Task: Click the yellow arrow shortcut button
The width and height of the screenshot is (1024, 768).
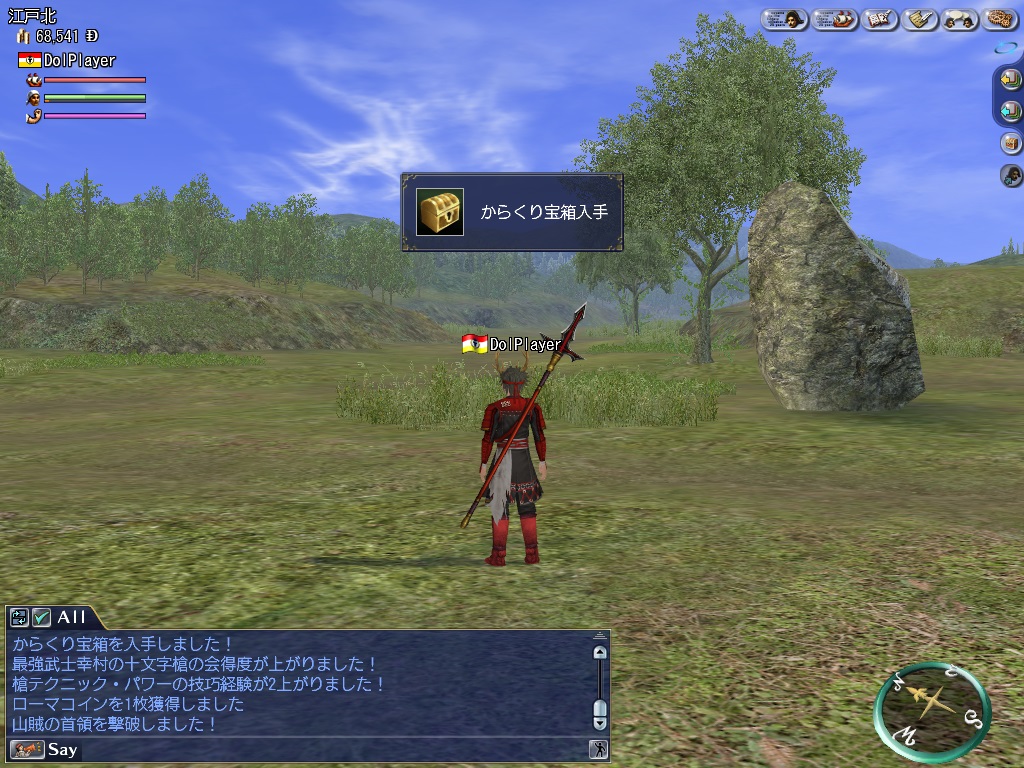Action: [x=1010, y=79]
